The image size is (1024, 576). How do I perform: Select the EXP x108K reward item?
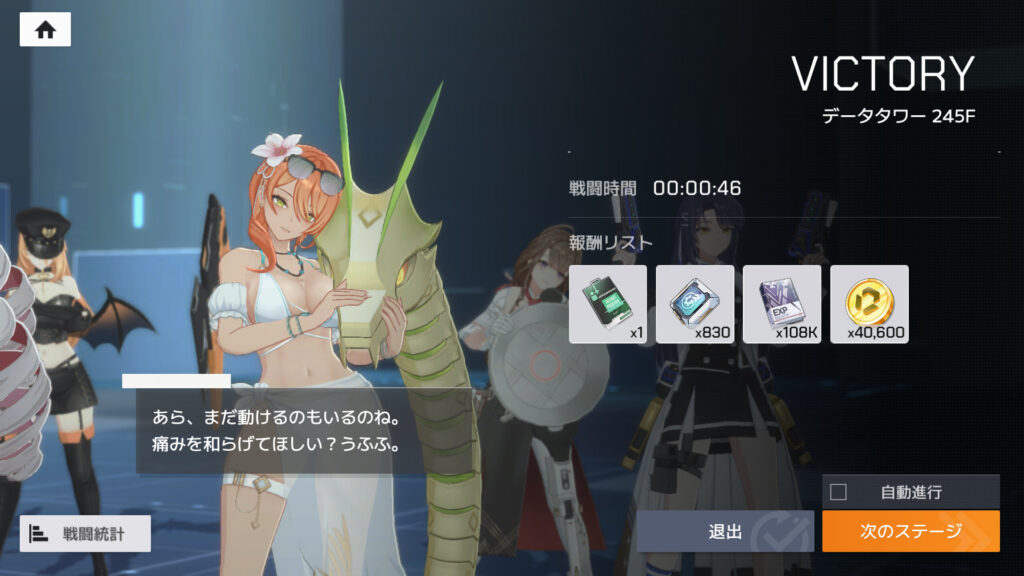pos(782,304)
